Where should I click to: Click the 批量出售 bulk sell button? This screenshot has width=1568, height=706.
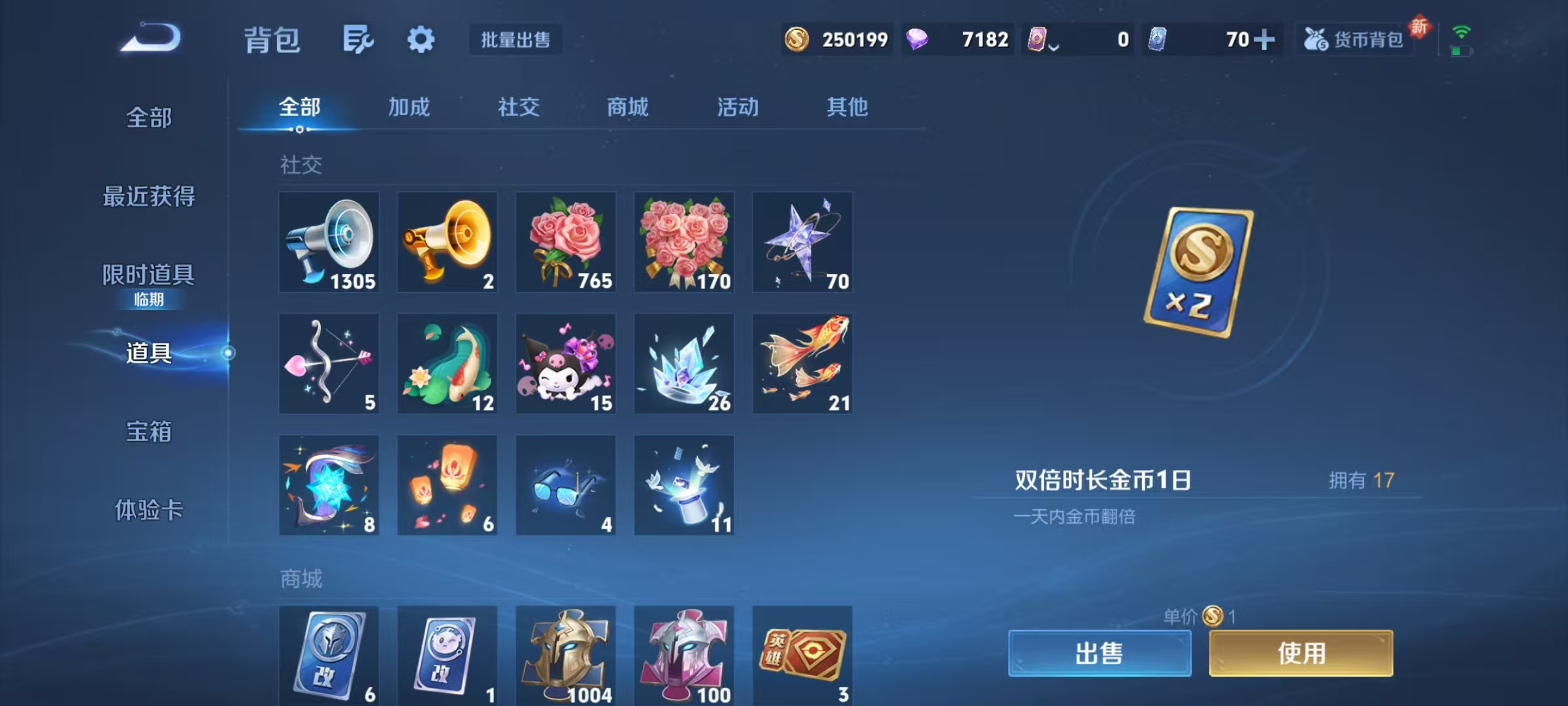[515, 40]
